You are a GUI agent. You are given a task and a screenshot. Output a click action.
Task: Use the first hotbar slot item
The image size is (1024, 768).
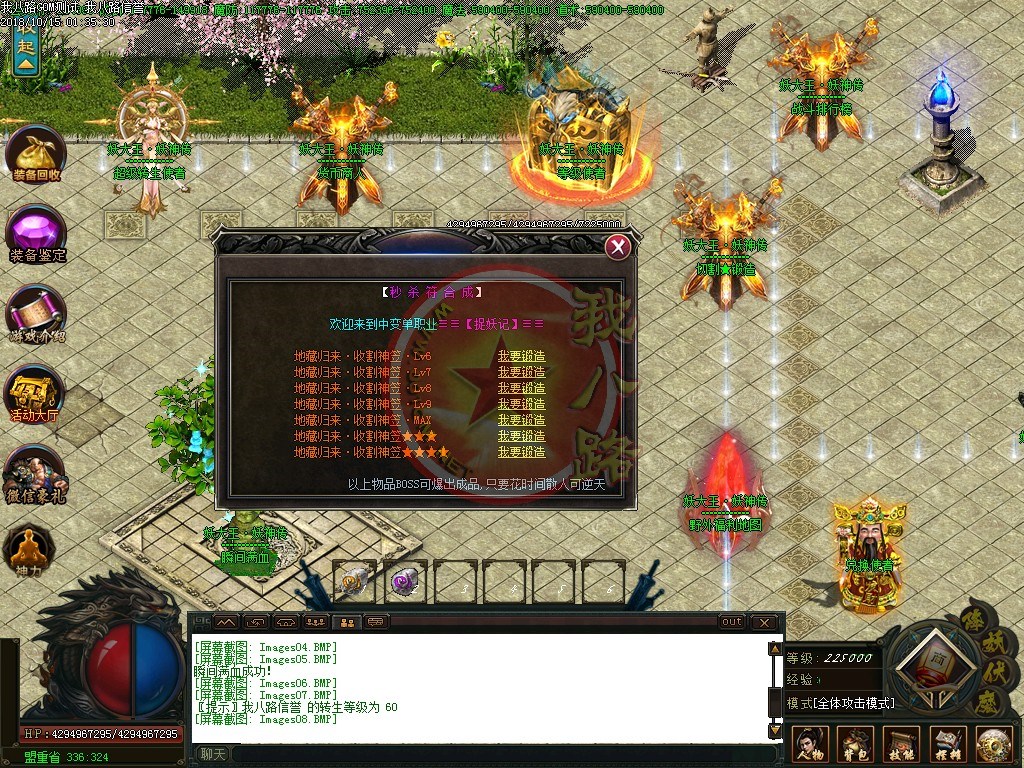pyautogui.click(x=355, y=581)
